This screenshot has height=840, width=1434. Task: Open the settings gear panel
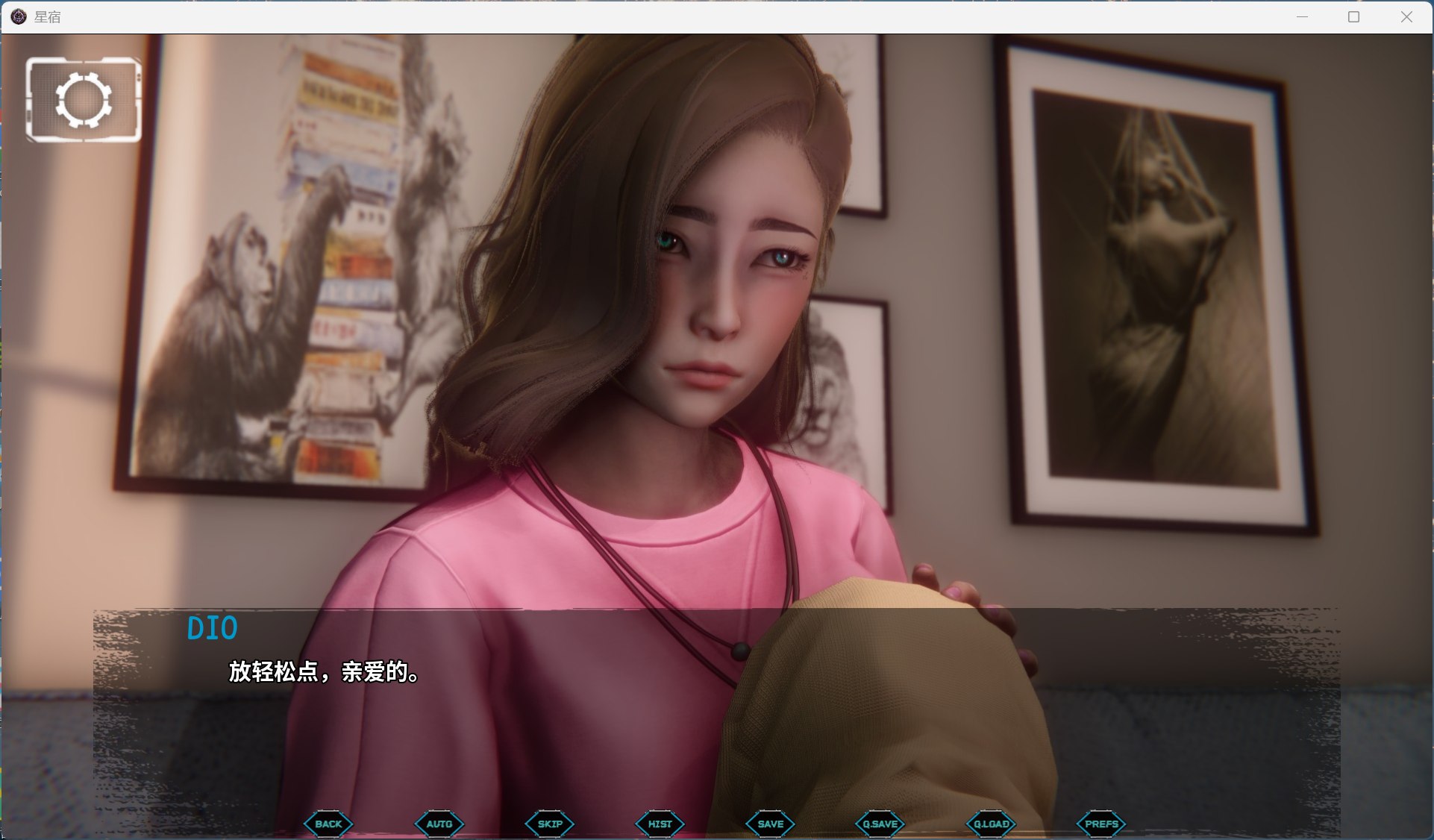[x=83, y=99]
